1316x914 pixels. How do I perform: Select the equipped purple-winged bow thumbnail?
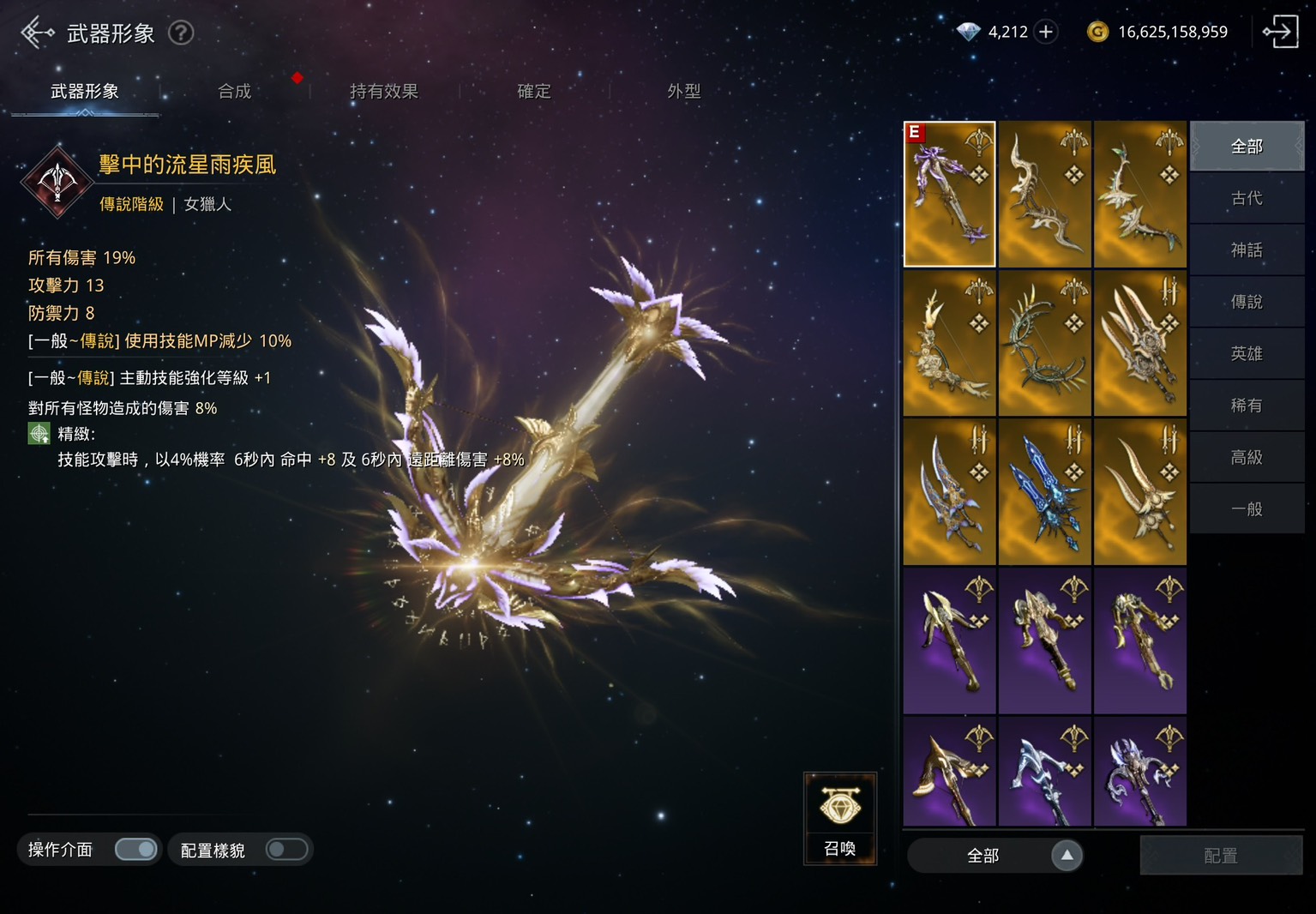click(x=949, y=194)
